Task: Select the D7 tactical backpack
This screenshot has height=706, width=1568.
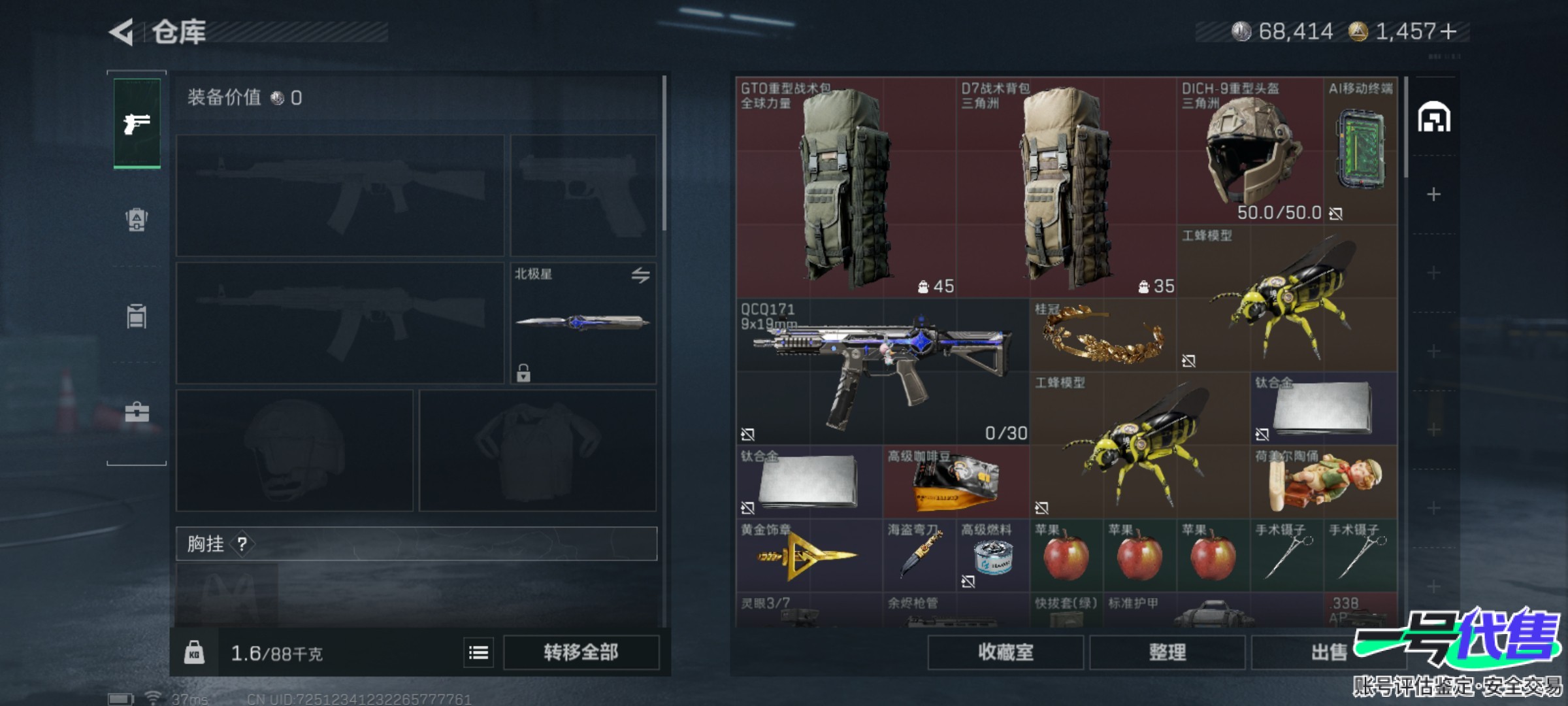Action: click(x=1066, y=188)
